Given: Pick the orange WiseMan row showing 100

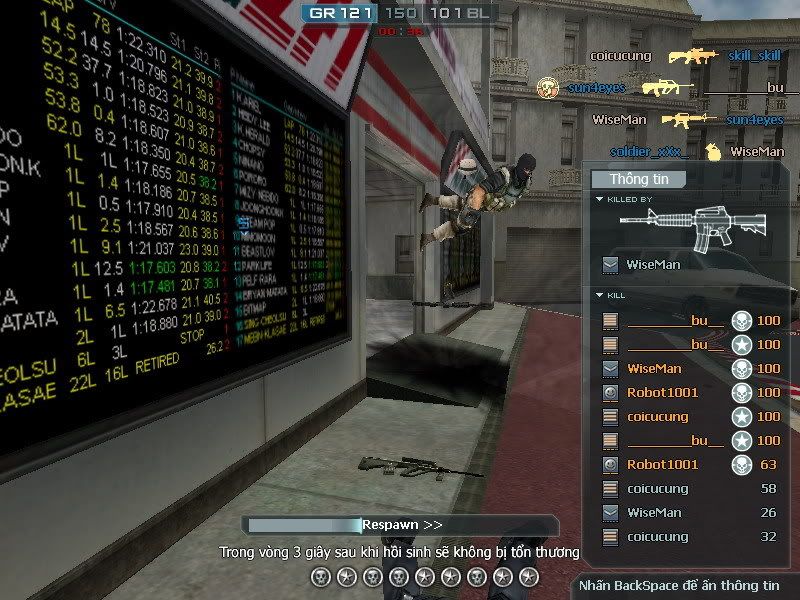Looking at the screenshot, I should click(690, 368).
